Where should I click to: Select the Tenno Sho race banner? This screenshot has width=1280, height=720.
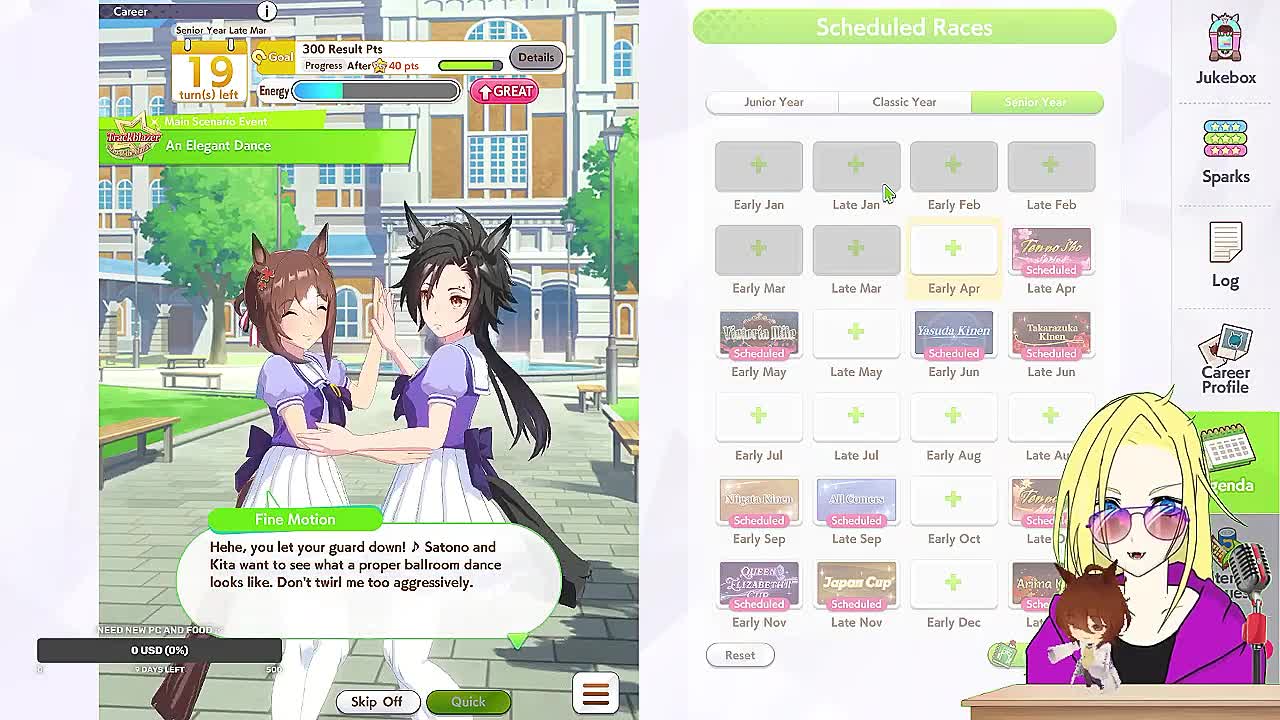(1051, 251)
